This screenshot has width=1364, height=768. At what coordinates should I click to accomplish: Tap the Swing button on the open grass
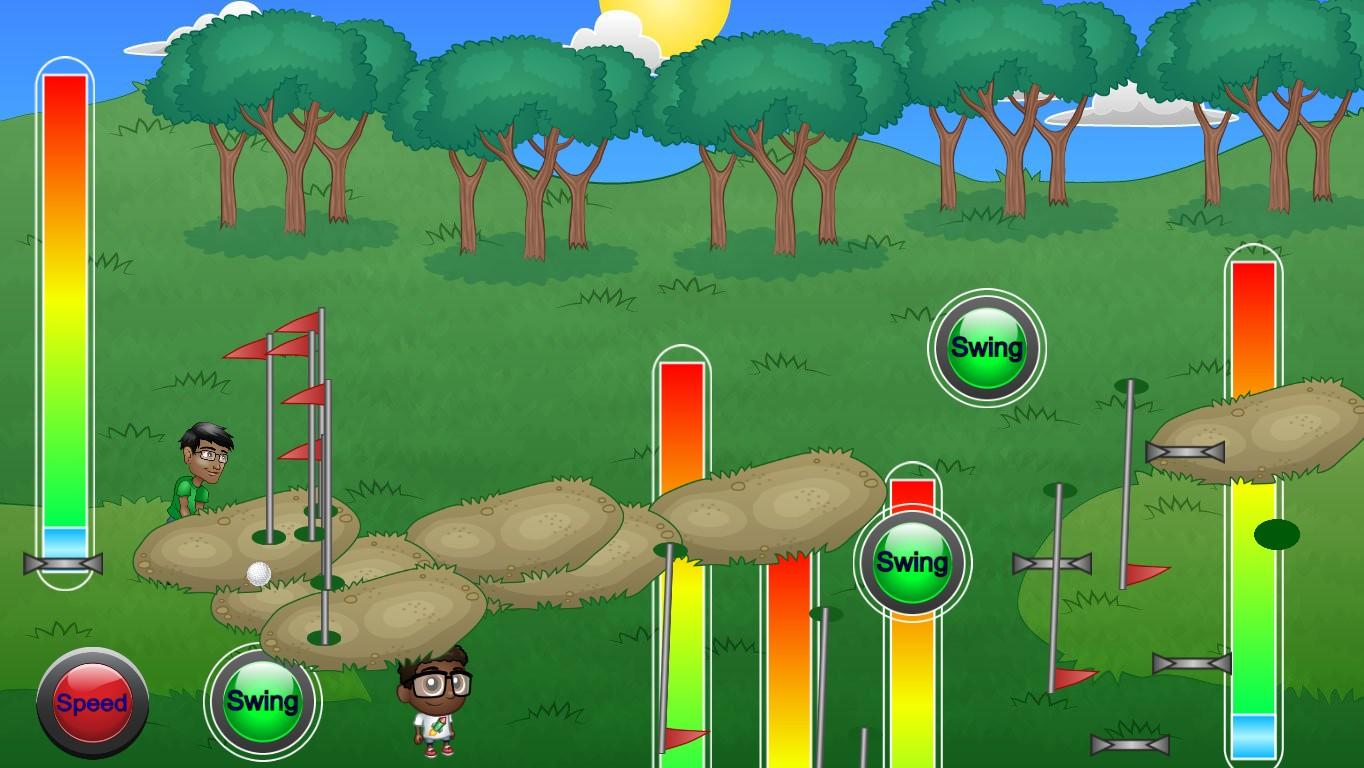point(986,348)
